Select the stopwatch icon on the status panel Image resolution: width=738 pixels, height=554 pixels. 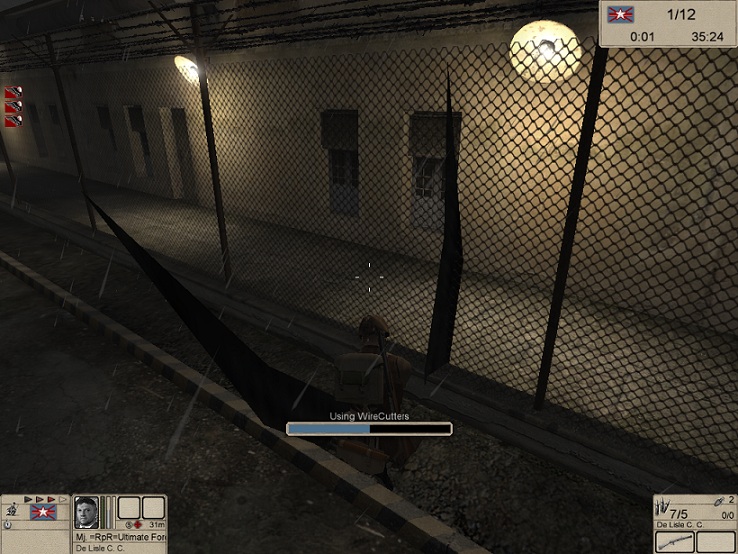click(x=8, y=524)
